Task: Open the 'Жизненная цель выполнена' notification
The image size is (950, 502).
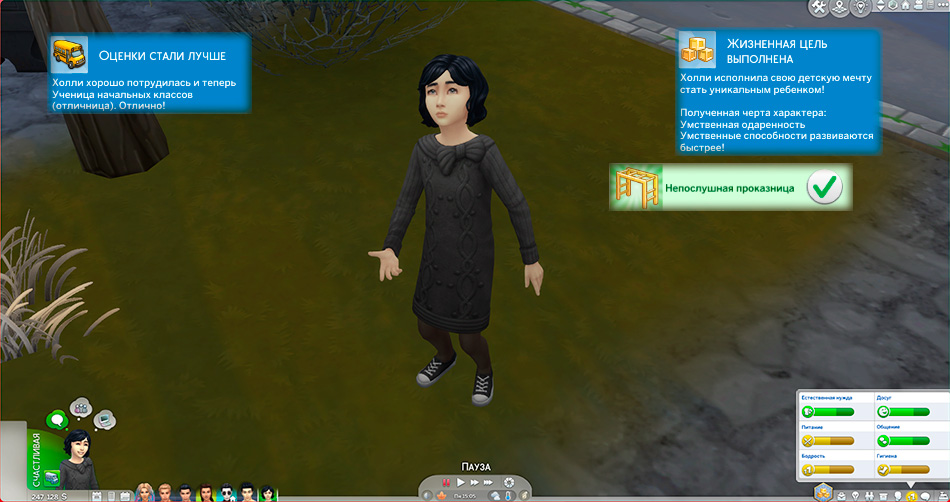Action: coord(778,92)
